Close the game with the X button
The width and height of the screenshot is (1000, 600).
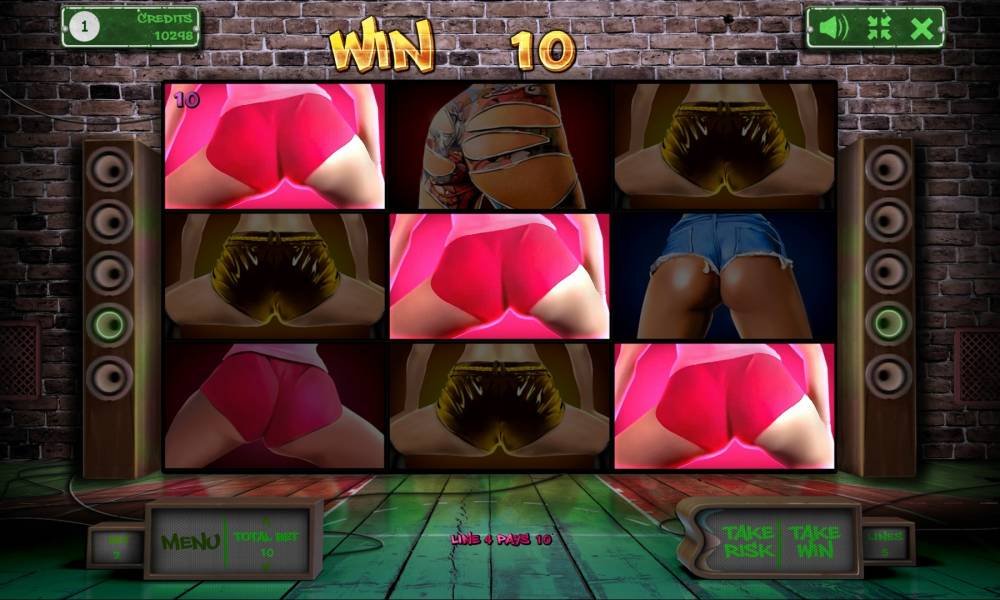pos(922,28)
